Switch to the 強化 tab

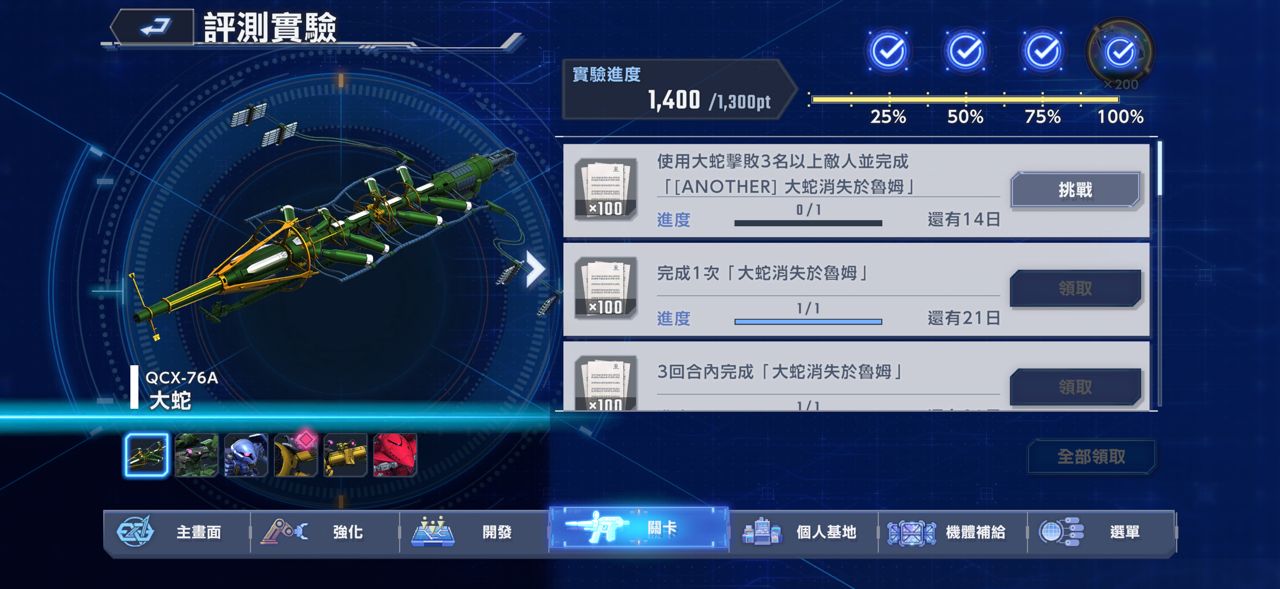(324, 532)
